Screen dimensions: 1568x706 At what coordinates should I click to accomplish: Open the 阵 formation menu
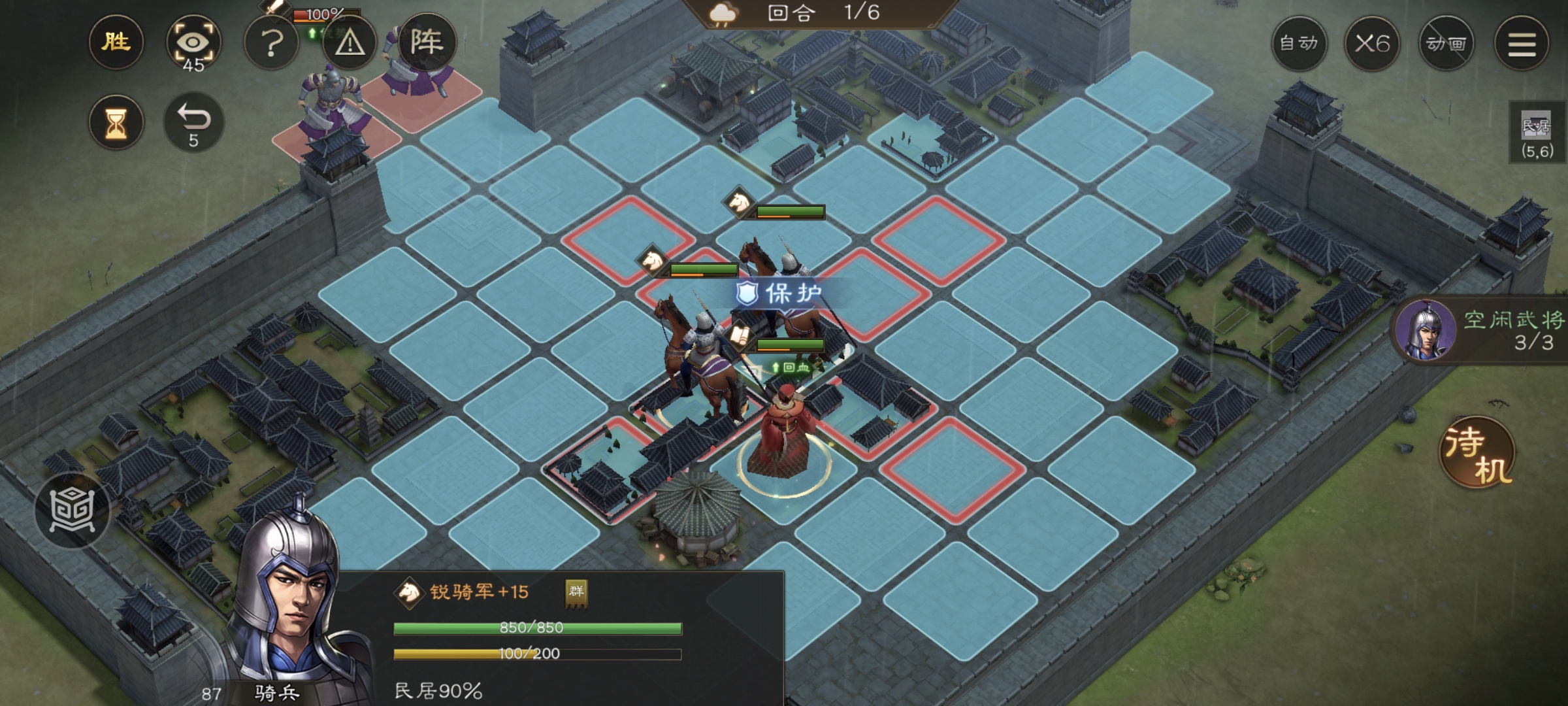(426, 43)
